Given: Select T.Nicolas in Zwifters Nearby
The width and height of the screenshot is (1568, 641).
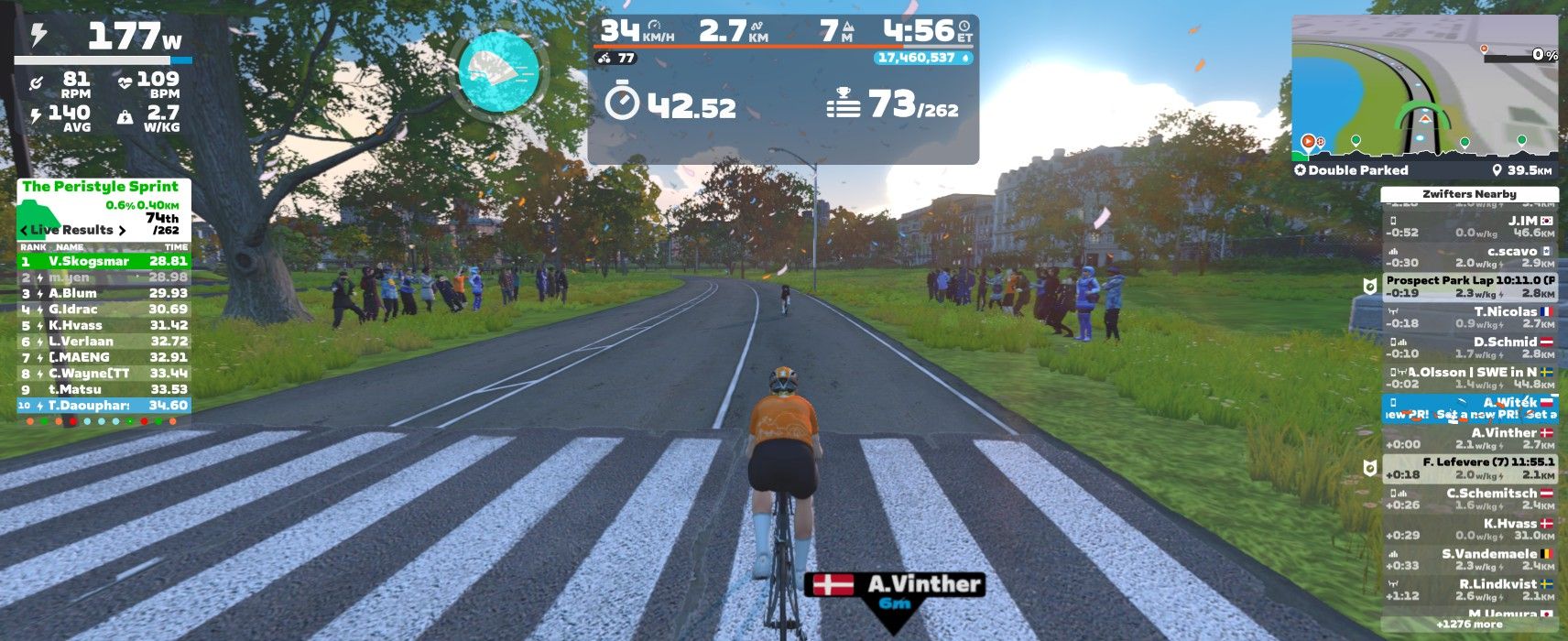Looking at the screenshot, I should point(1469,317).
